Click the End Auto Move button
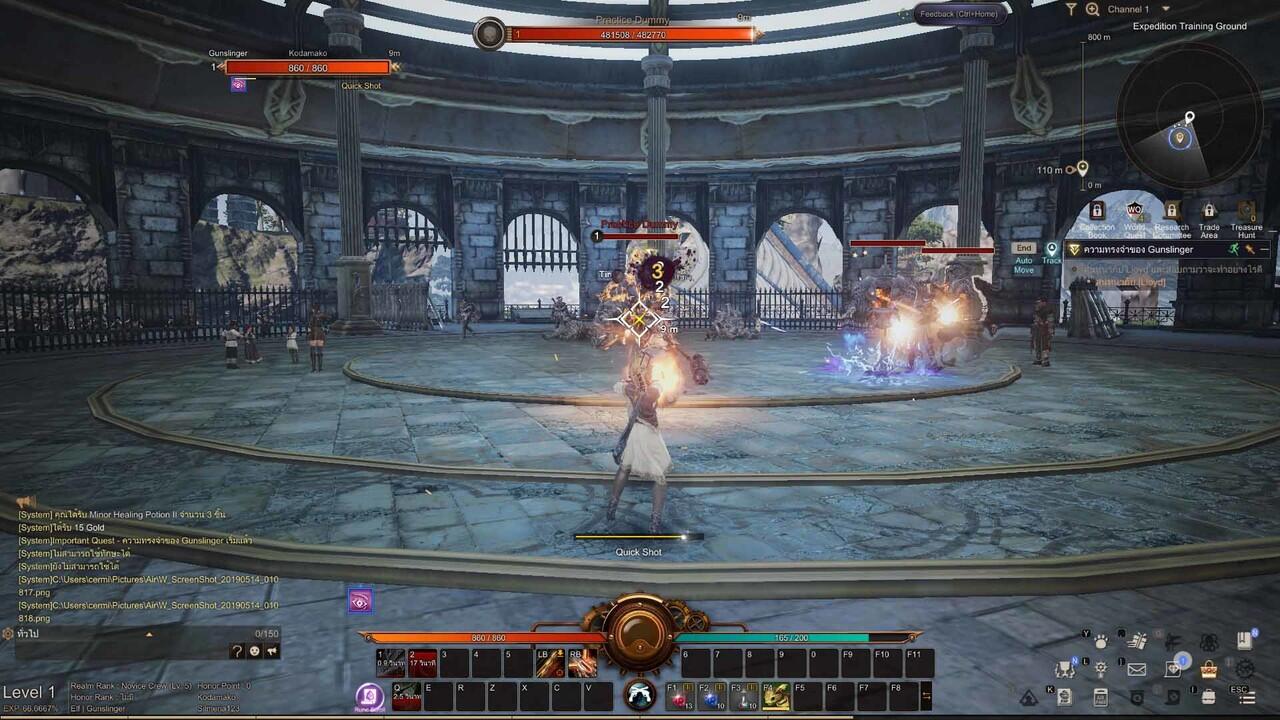This screenshot has height=720, width=1280. click(1023, 248)
